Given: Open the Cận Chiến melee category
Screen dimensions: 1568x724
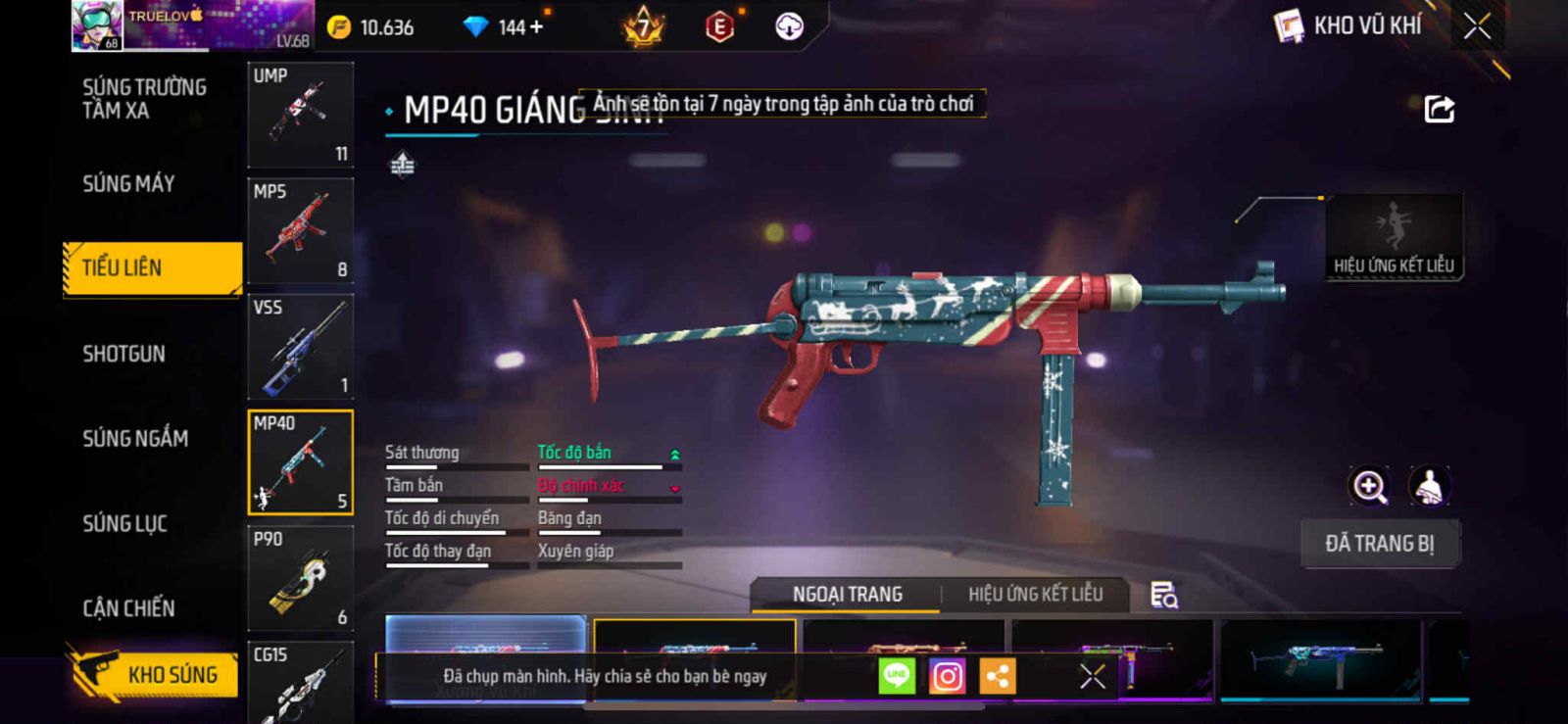Looking at the screenshot, I should tap(128, 608).
